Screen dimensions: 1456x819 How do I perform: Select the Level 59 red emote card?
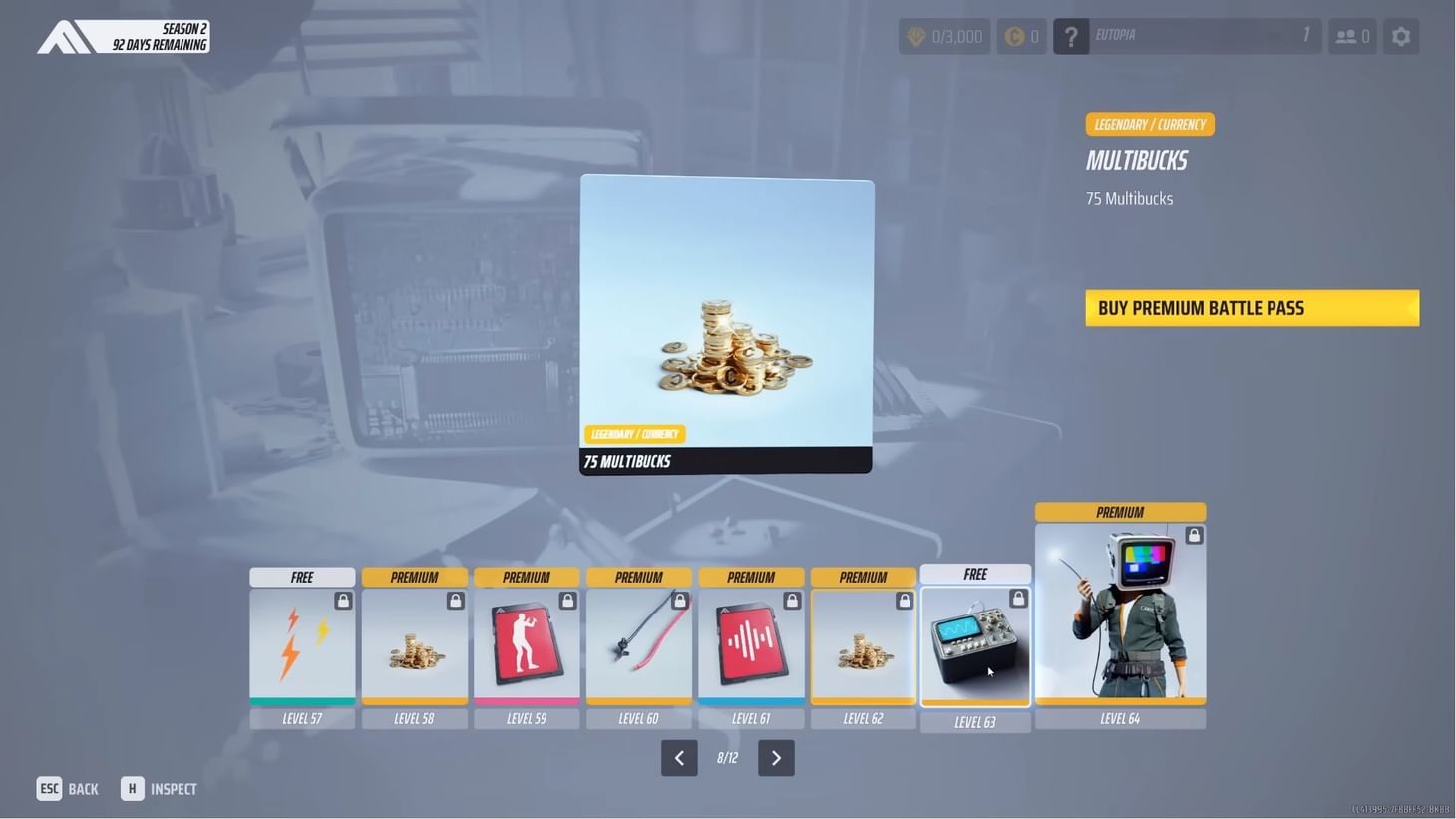pos(527,645)
